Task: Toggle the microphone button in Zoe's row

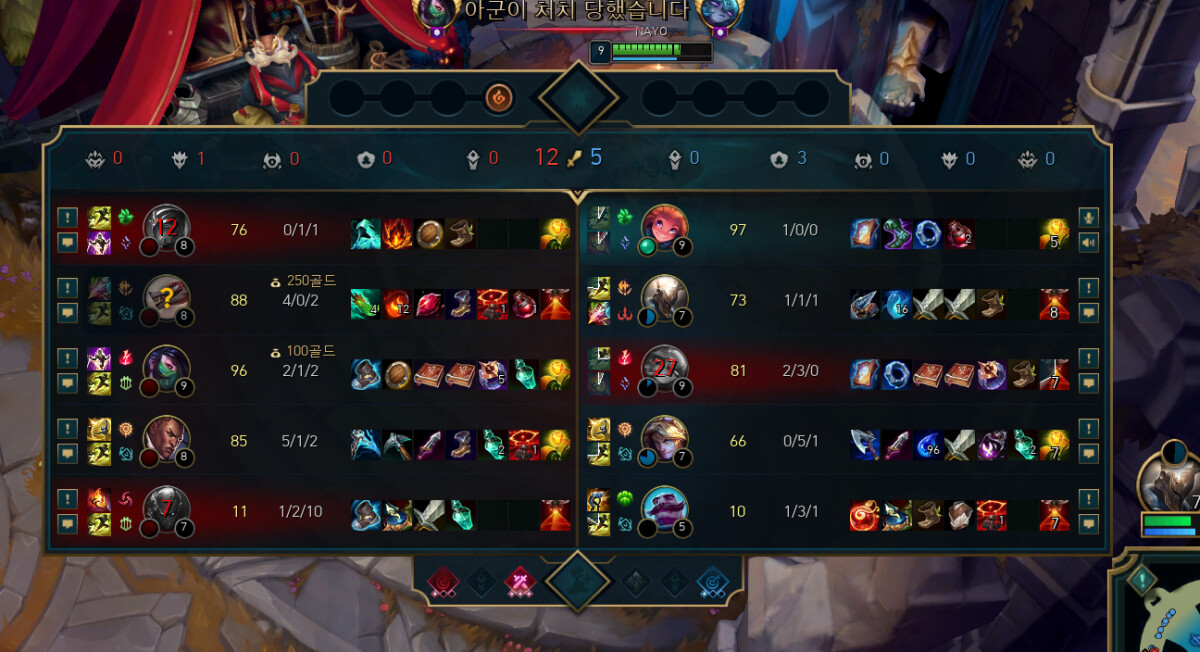Action: [x=1089, y=217]
